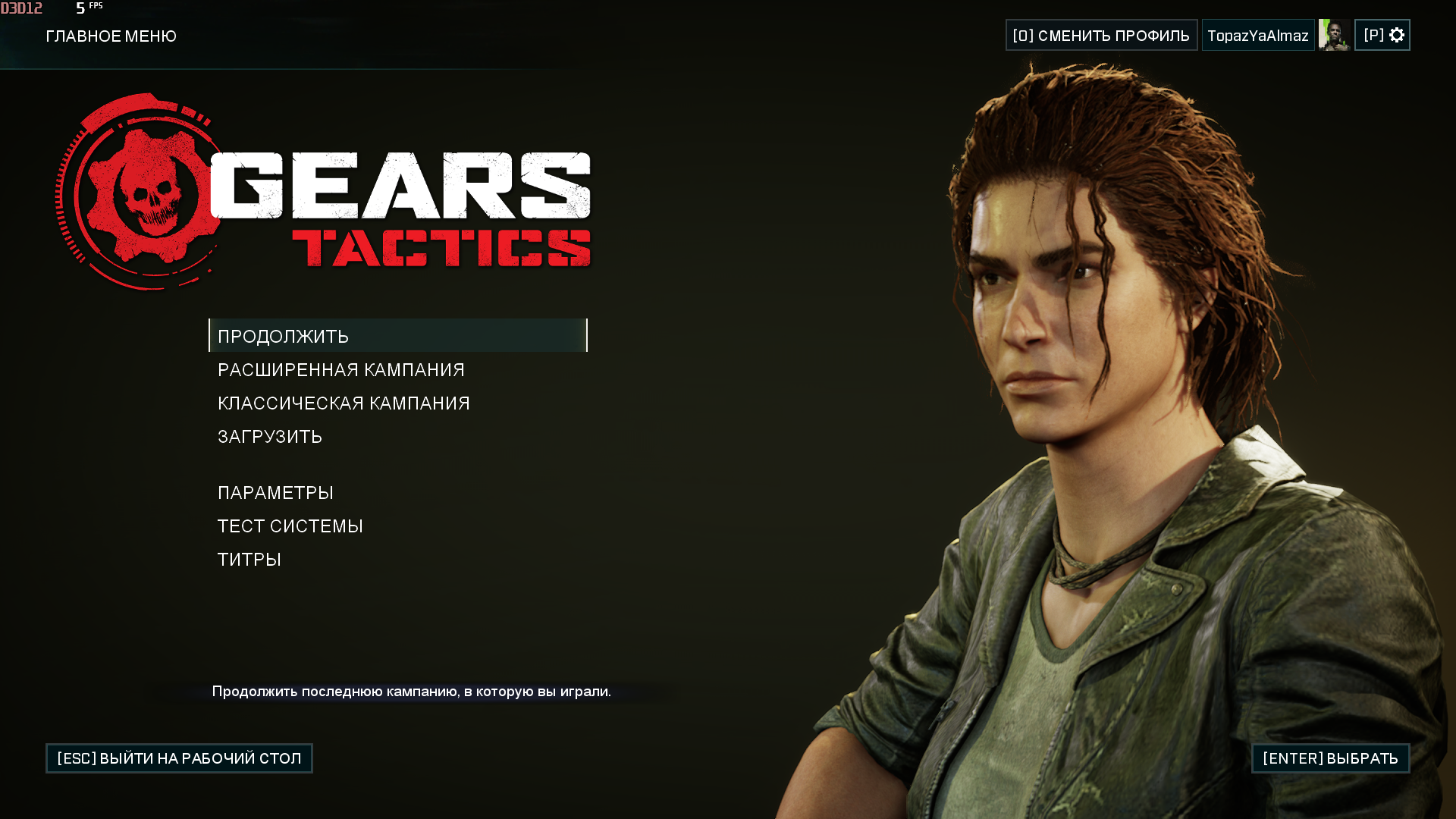Open the ЗАГРУЗИТЬ load game entry
The image size is (1456, 819).
(x=270, y=437)
